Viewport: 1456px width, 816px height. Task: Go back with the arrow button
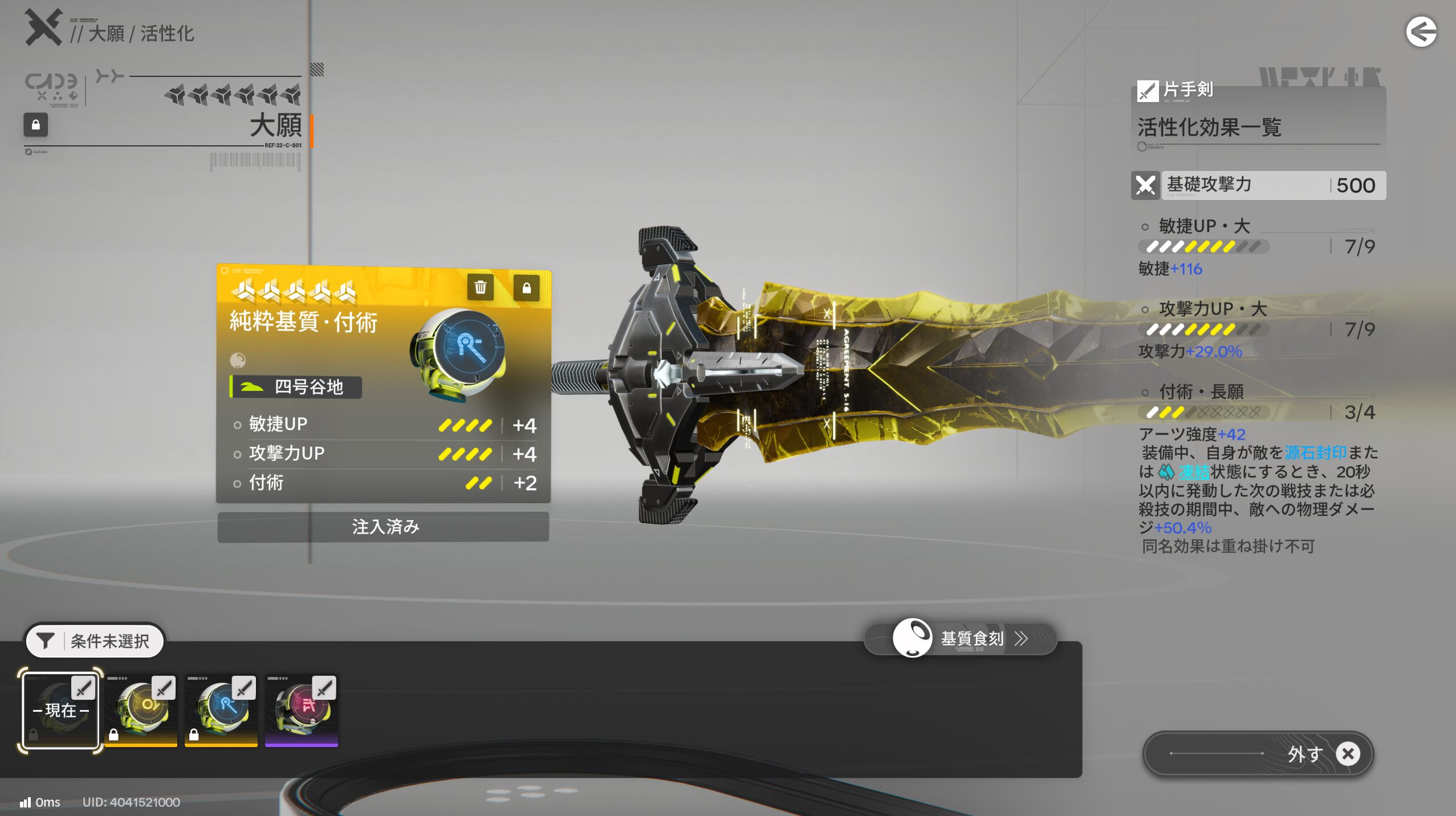(x=1421, y=32)
